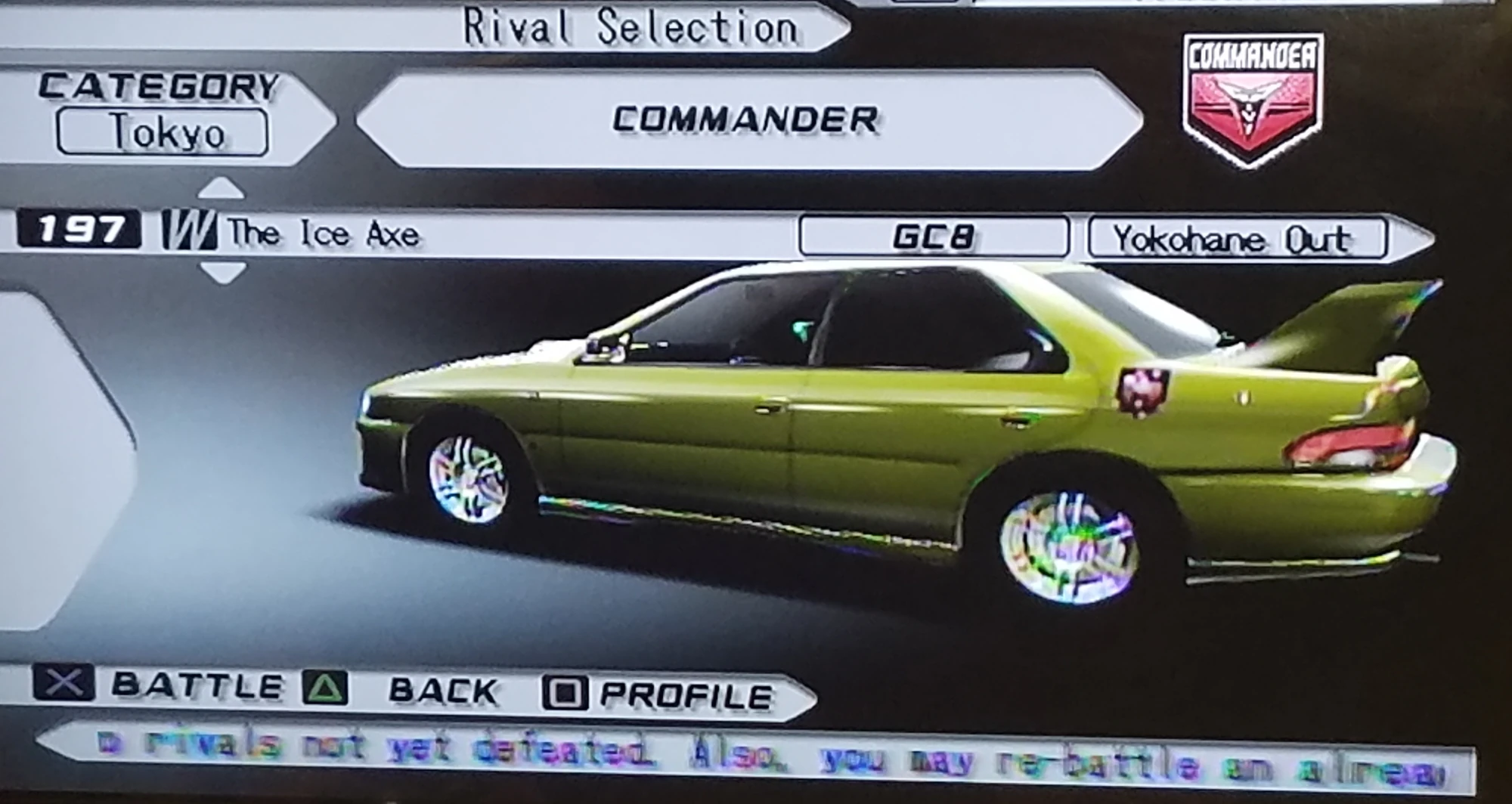Click the GC8 car model field
The image size is (1512, 804).
click(x=934, y=236)
